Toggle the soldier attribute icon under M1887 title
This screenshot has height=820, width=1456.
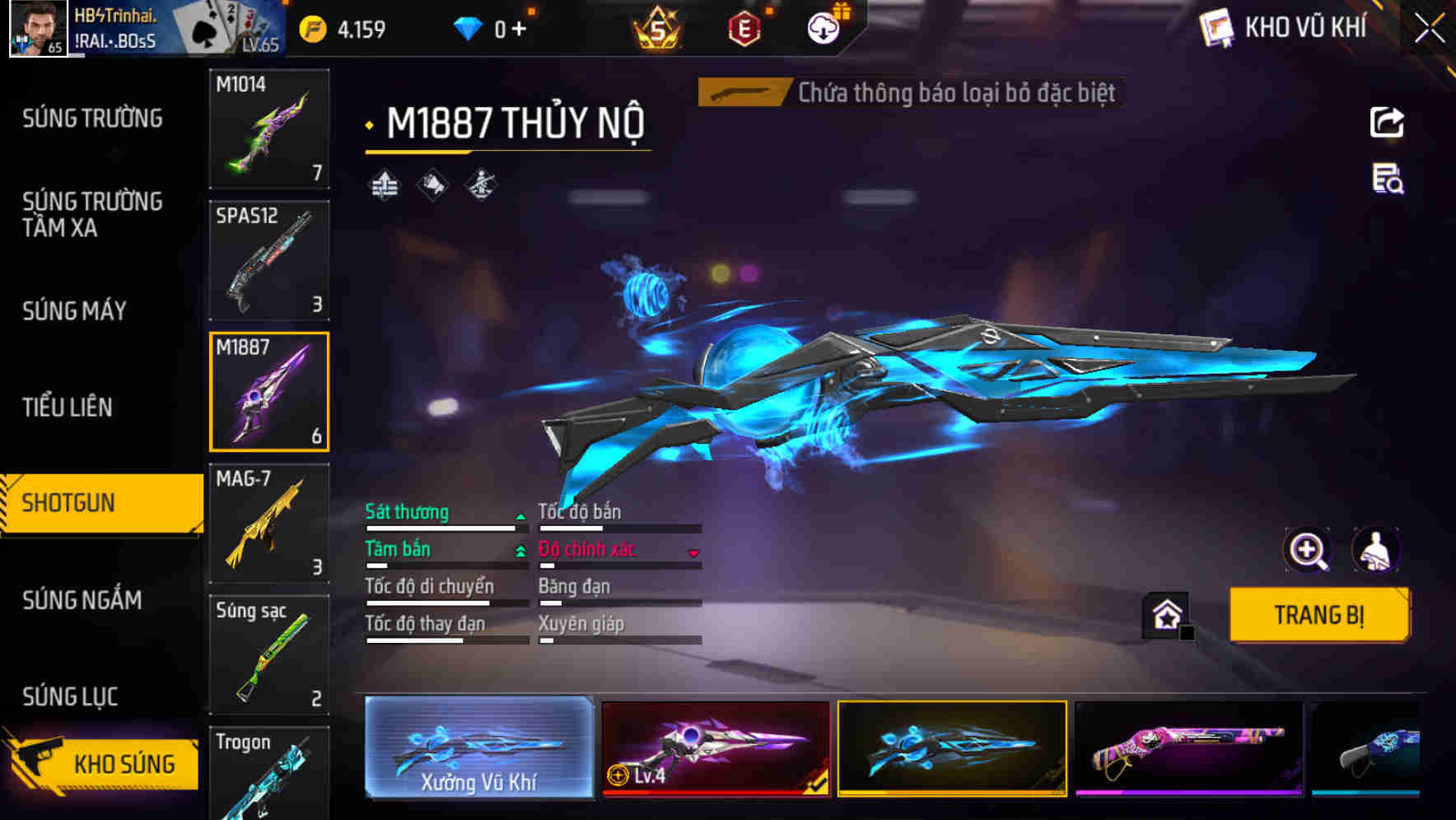[479, 184]
